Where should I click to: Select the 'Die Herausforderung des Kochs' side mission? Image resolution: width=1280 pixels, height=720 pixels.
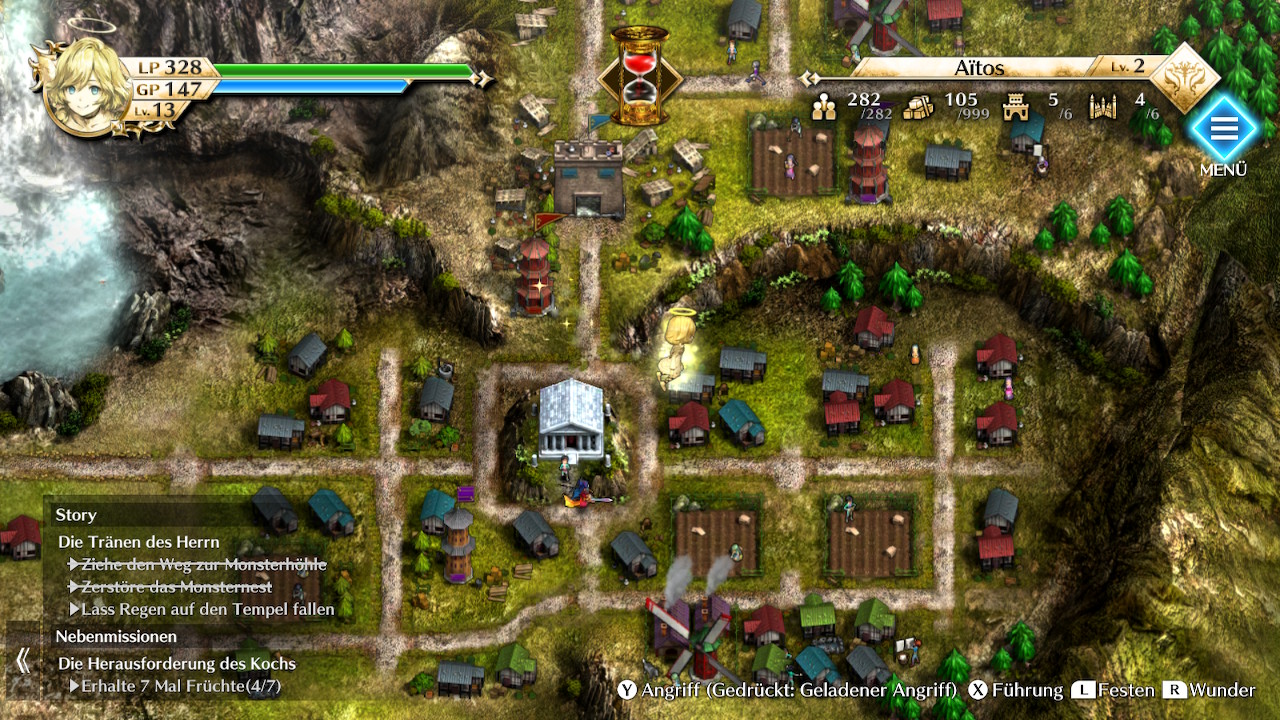pyautogui.click(x=177, y=663)
